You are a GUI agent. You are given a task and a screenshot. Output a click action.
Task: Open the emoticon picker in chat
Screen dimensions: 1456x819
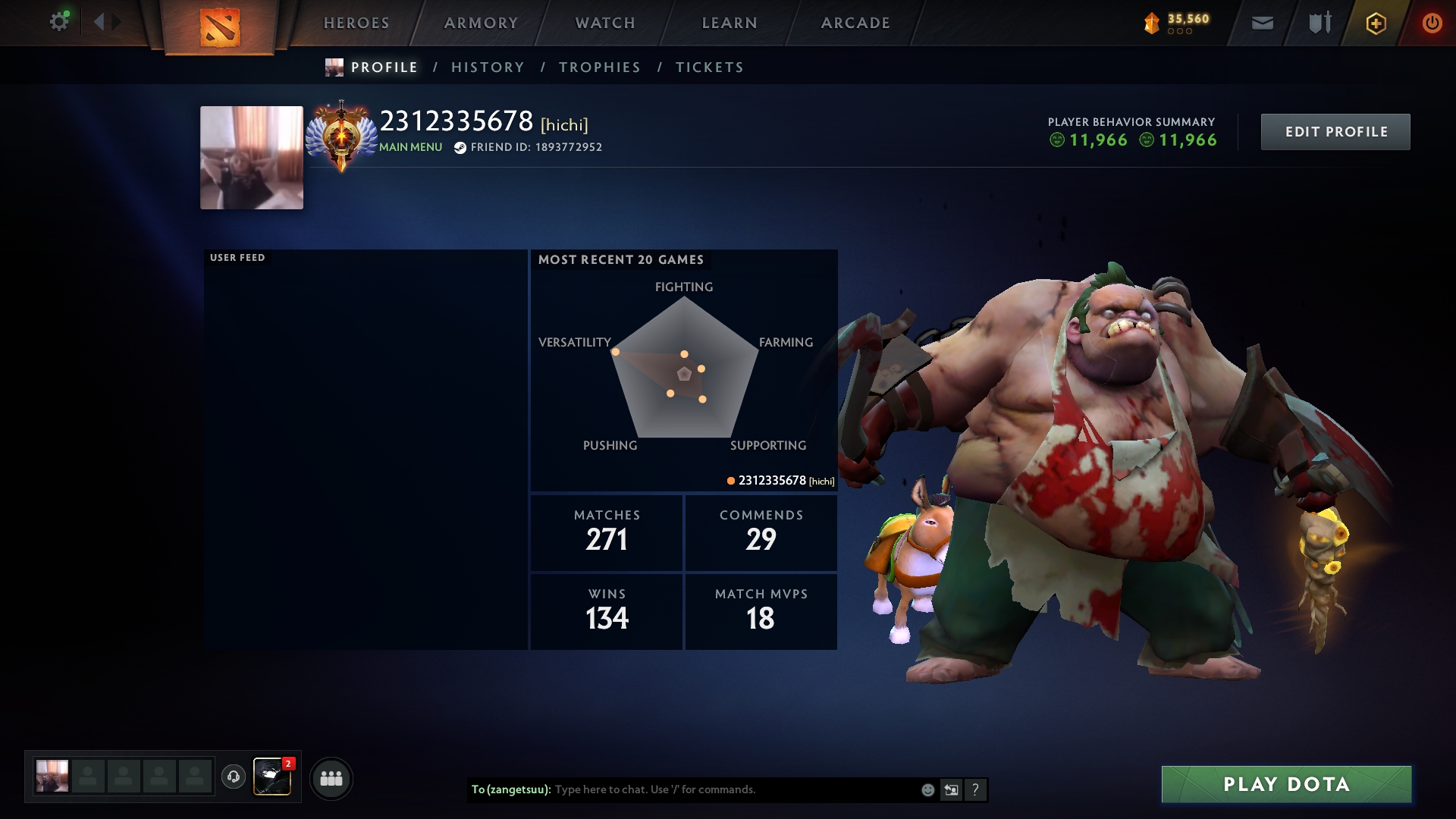(x=927, y=790)
